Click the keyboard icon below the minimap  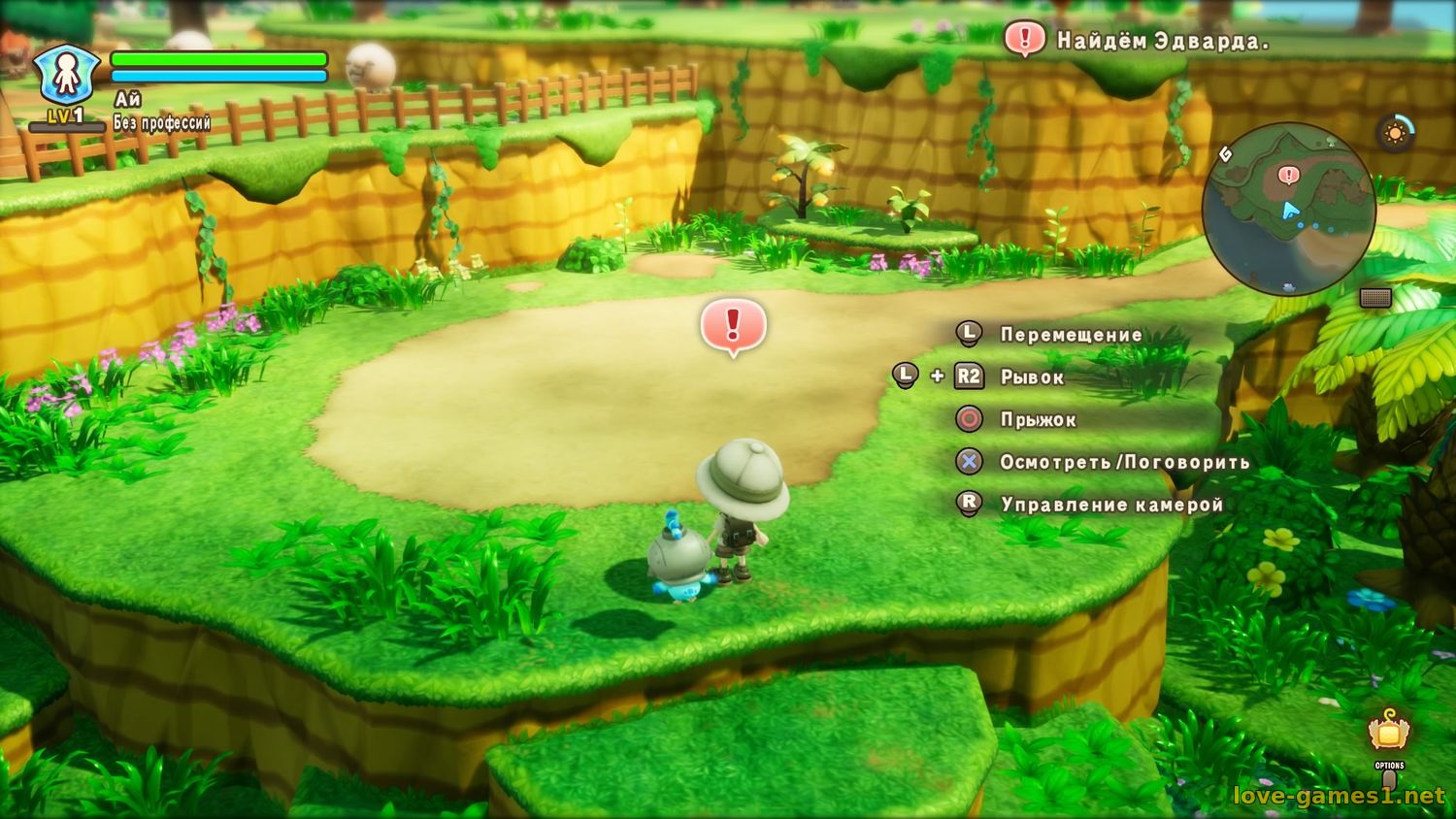(x=1375, y=298)
